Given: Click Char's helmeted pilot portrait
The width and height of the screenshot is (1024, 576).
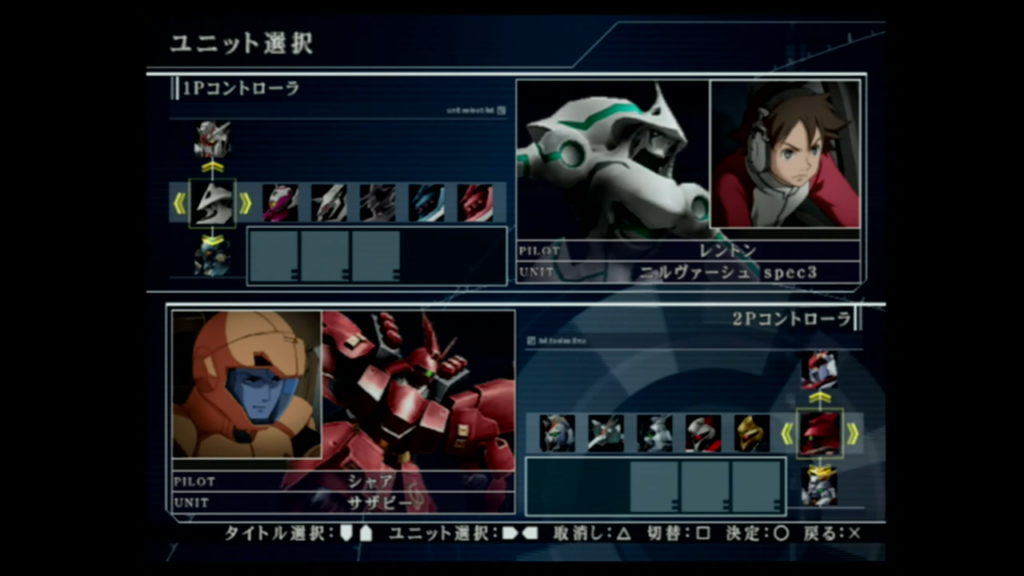Looking at the screenshot, I should [x=246, y=384].
